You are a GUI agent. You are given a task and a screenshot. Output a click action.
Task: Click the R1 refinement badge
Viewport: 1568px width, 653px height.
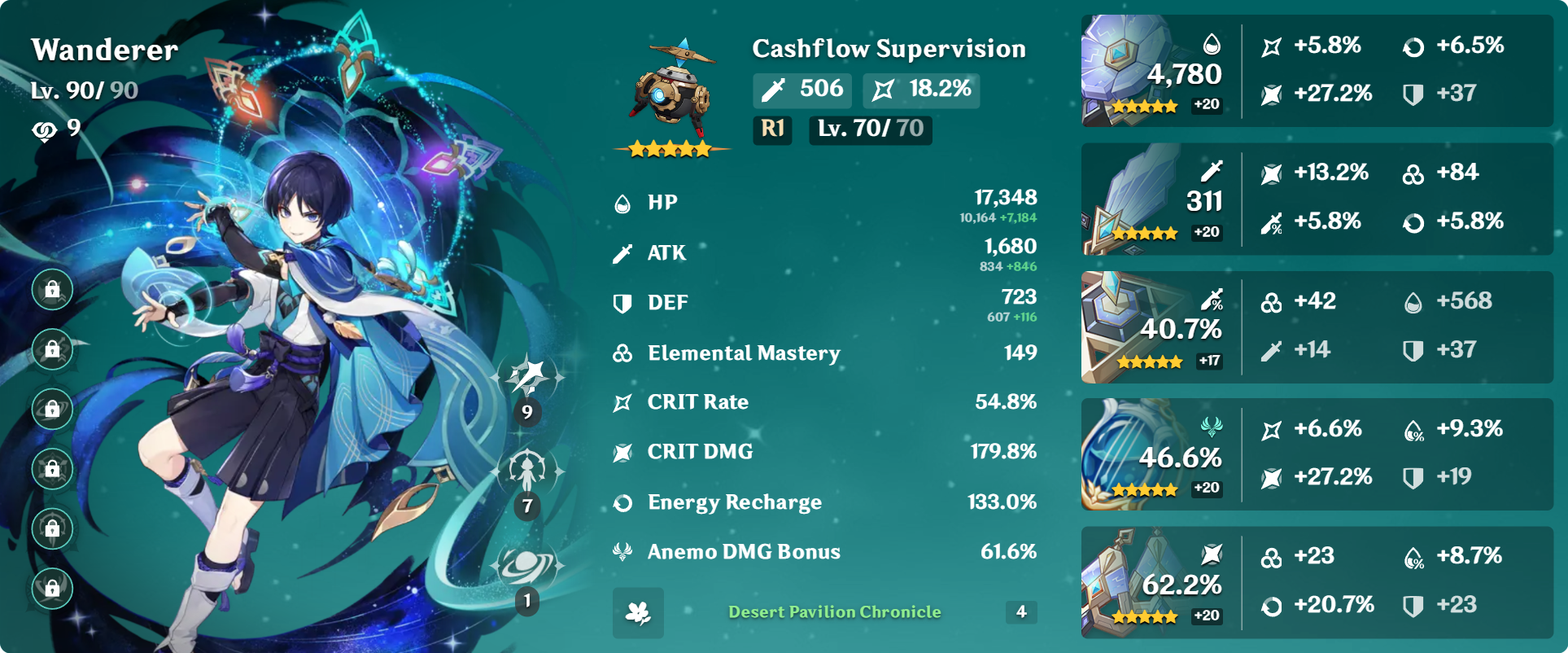pyautogui.click(x=771, y=129)
